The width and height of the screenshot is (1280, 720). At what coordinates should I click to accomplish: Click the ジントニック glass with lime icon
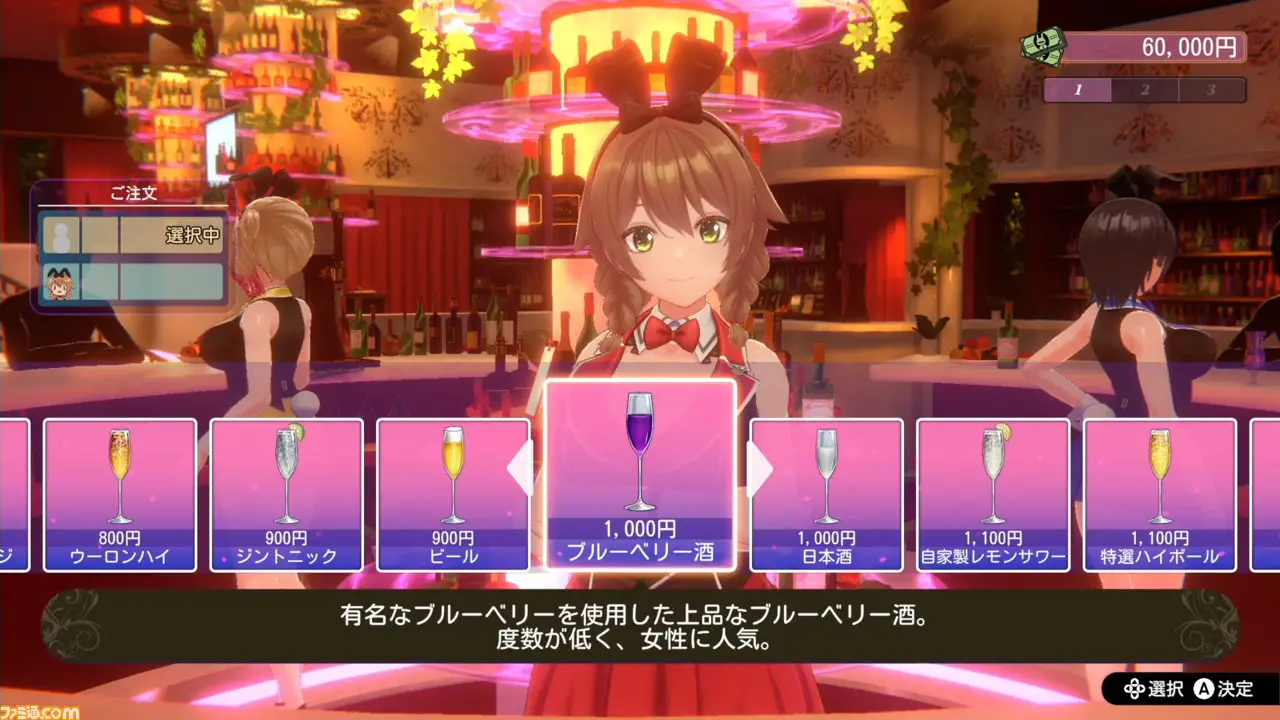285,470
